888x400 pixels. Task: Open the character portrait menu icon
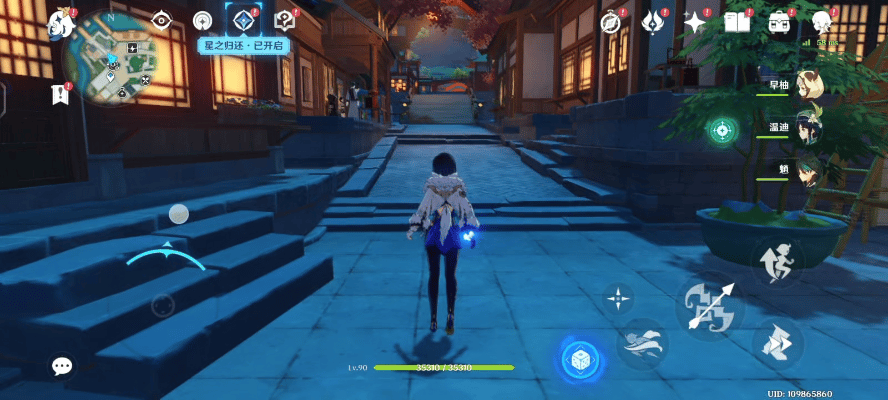click(822, 21)
